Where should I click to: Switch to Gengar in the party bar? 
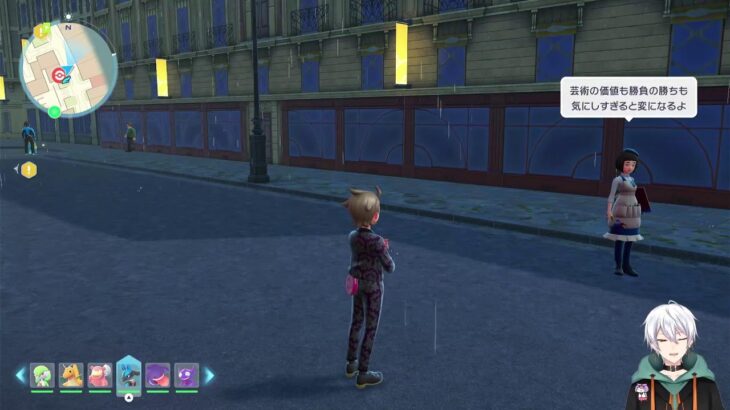coord(158,375)
